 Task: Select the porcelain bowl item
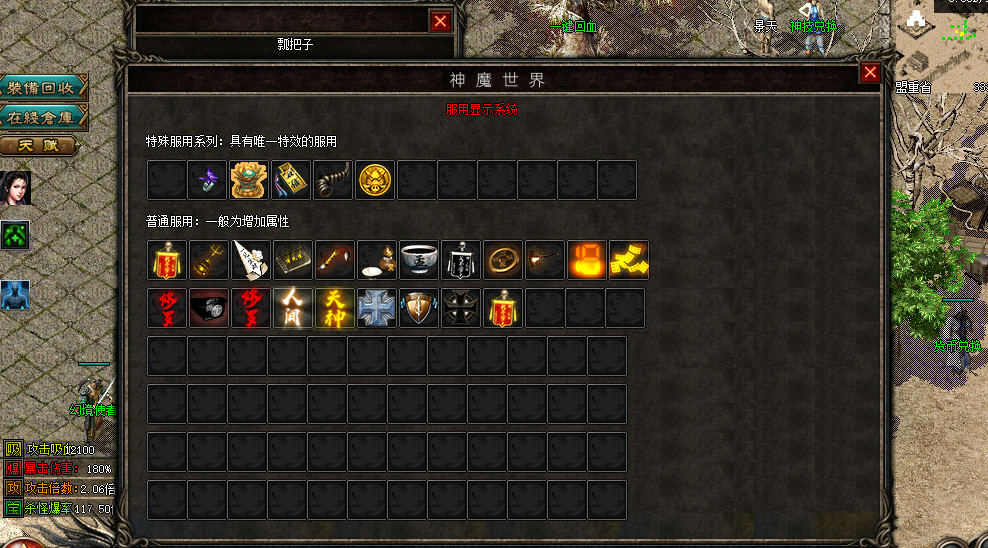point(419,260)
